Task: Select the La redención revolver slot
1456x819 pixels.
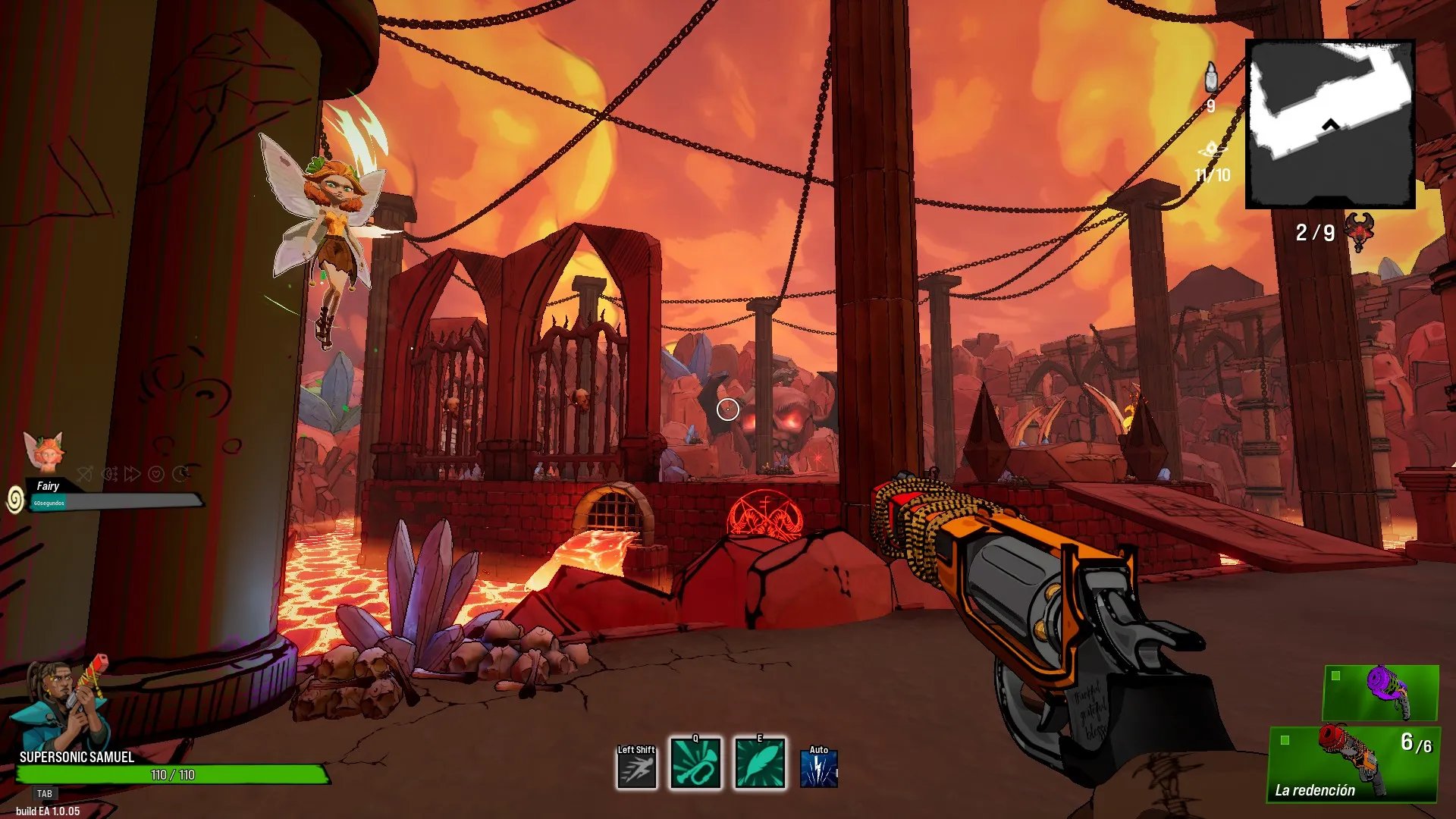Action: 1354,763
